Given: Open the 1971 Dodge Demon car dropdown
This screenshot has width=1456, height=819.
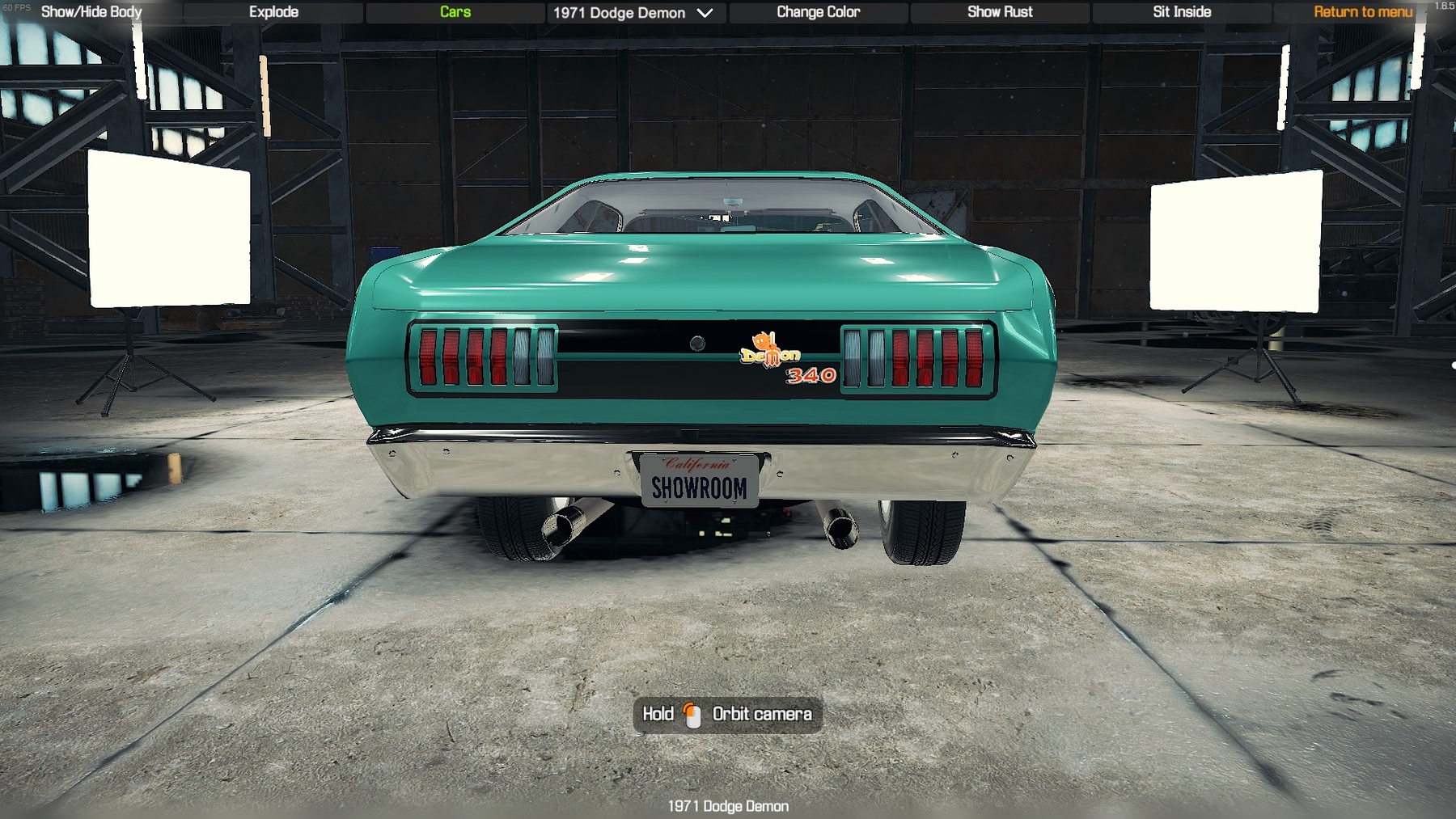Looking at the screenshot, I should 633,13.
